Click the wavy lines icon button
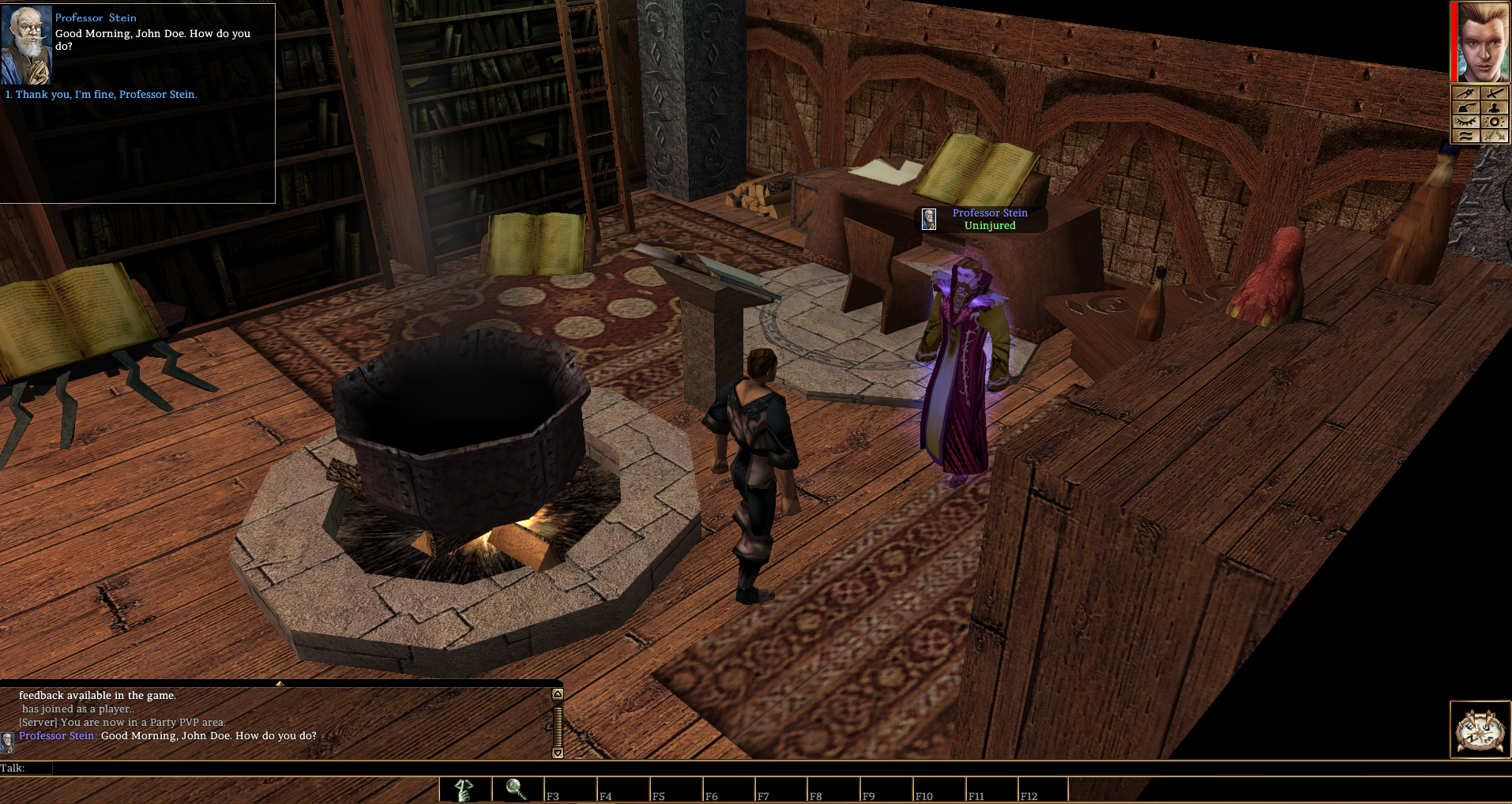This screenshot has width=1512, height=804. (1466, 136)
